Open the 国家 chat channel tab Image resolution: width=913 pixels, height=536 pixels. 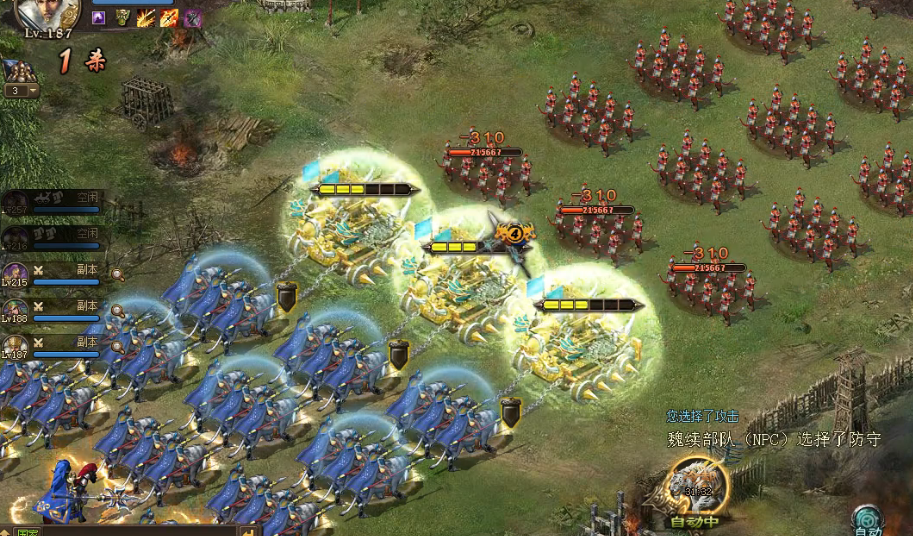pos(27,531)
